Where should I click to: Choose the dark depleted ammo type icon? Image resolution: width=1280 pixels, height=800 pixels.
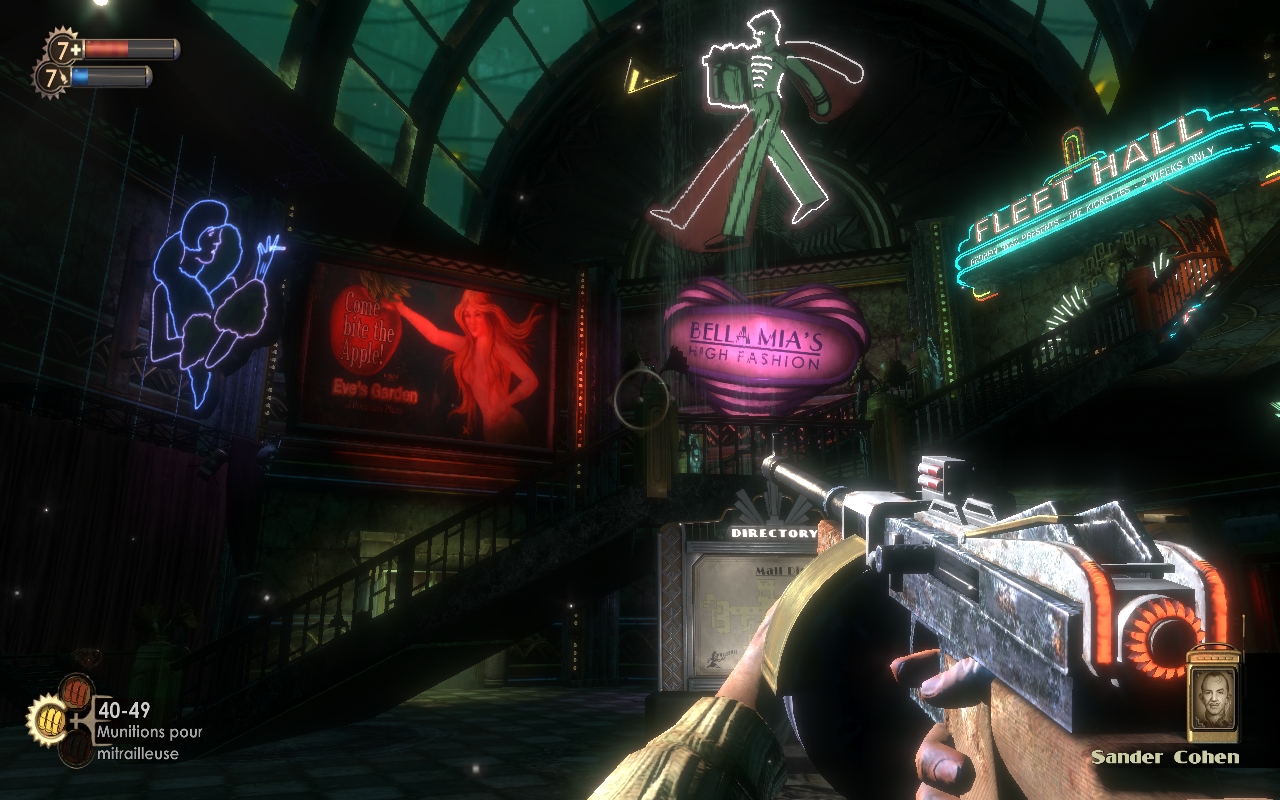click(x=76, y=747)
